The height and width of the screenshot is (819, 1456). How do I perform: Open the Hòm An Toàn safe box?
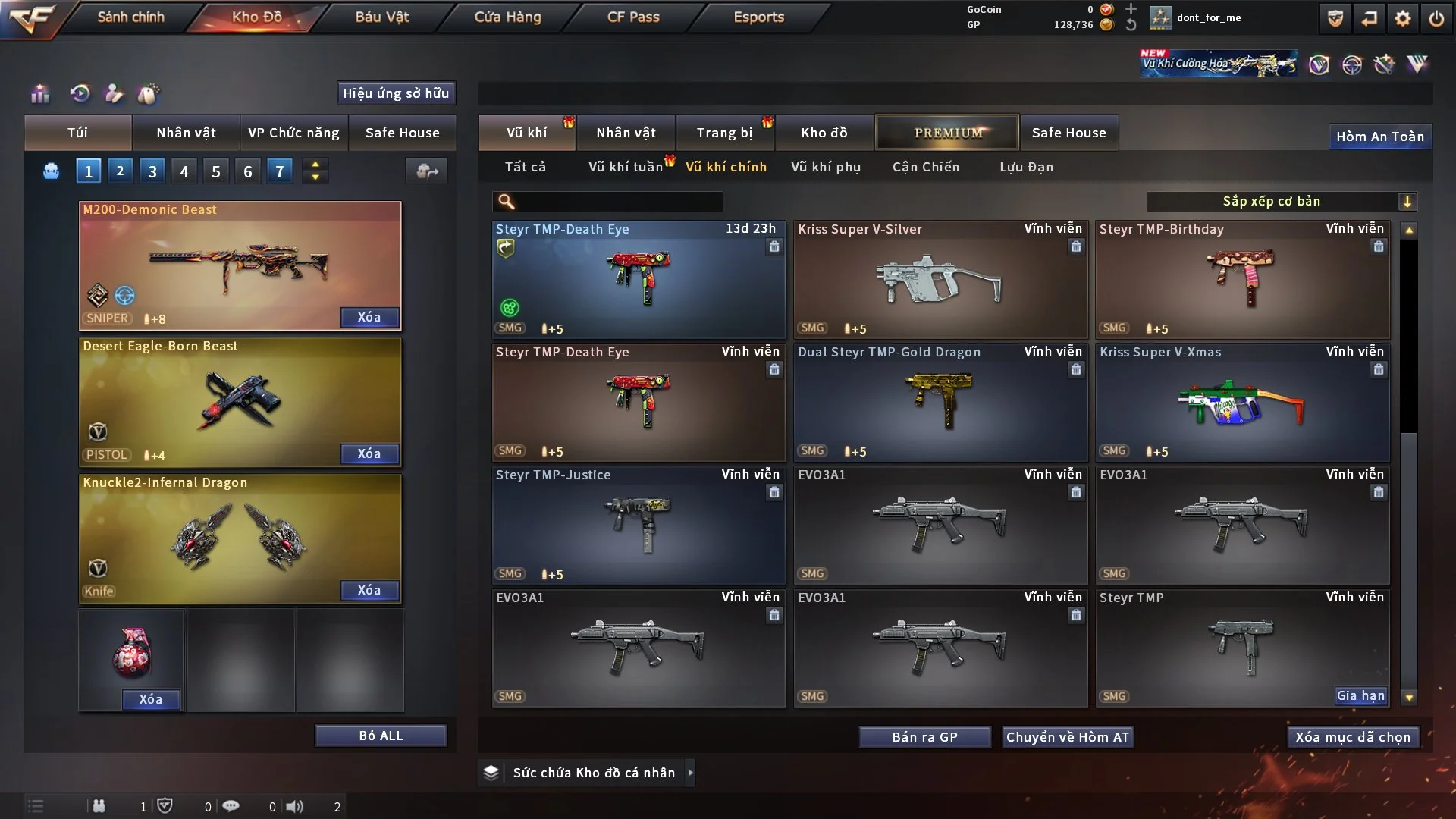pyautogui.click(x=1379, y=136)
